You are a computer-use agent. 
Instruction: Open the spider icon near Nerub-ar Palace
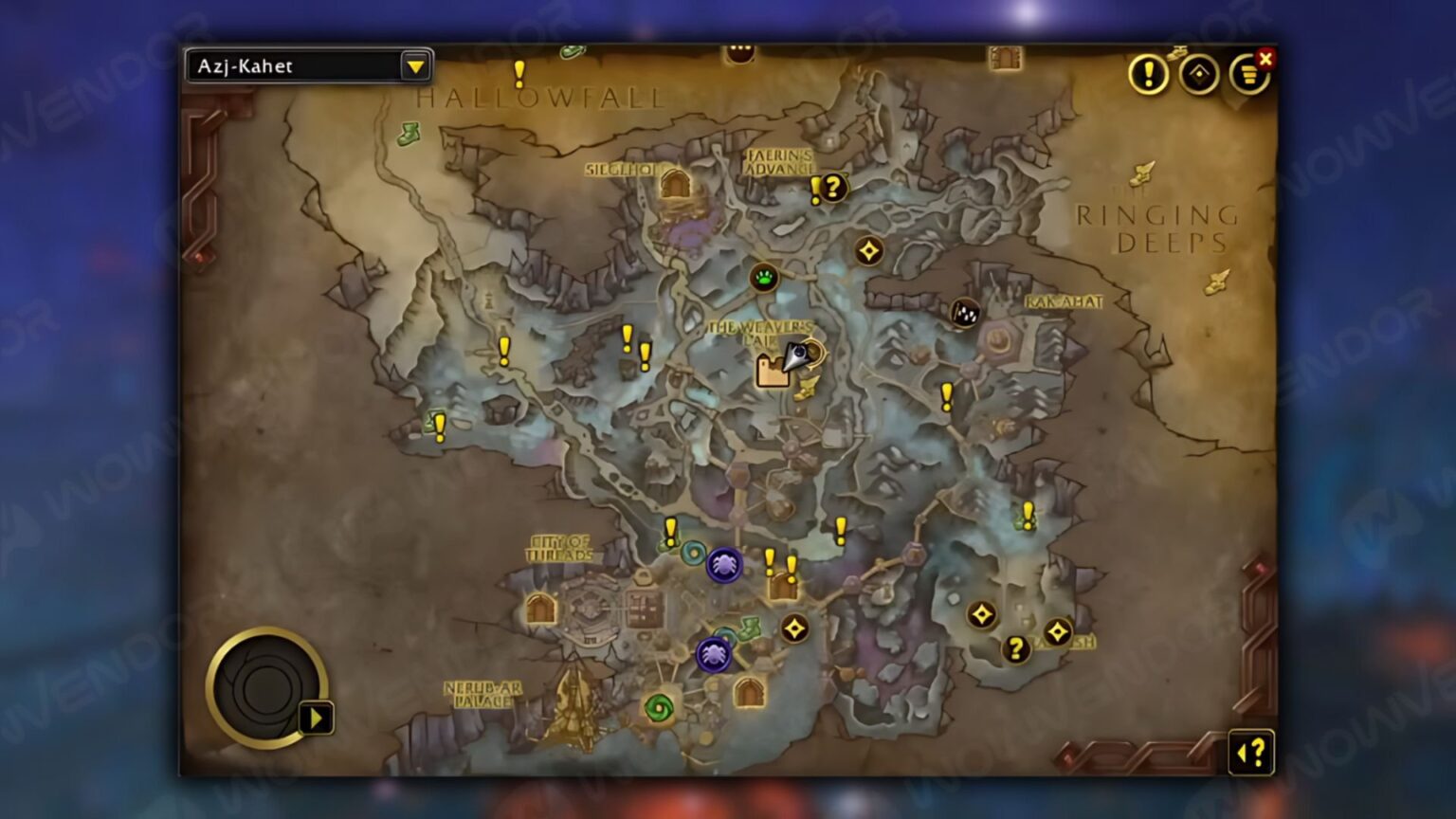pos(714,656)
